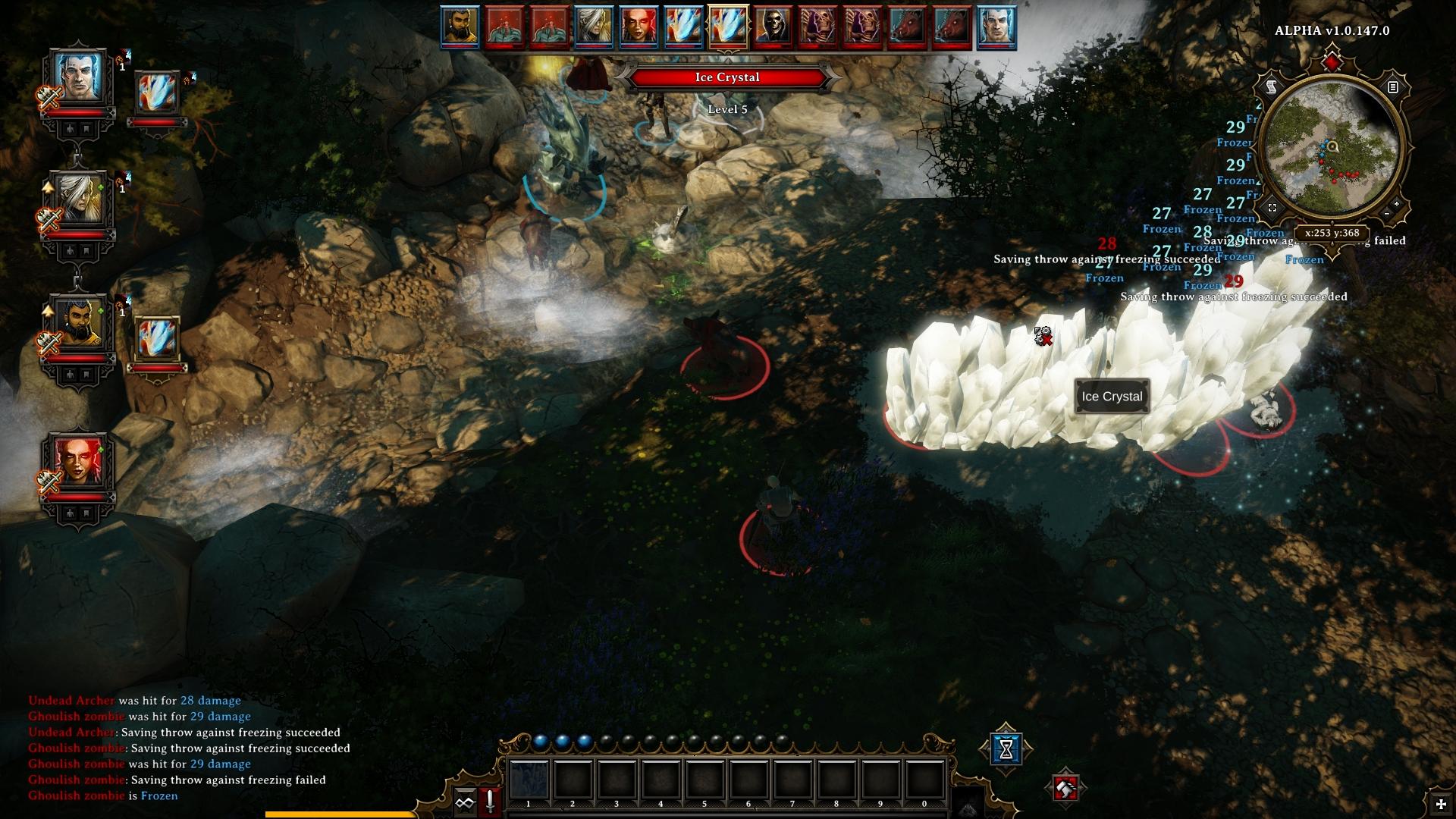
Task: Expand the minimap to full map
Action: coord(1272,207)
